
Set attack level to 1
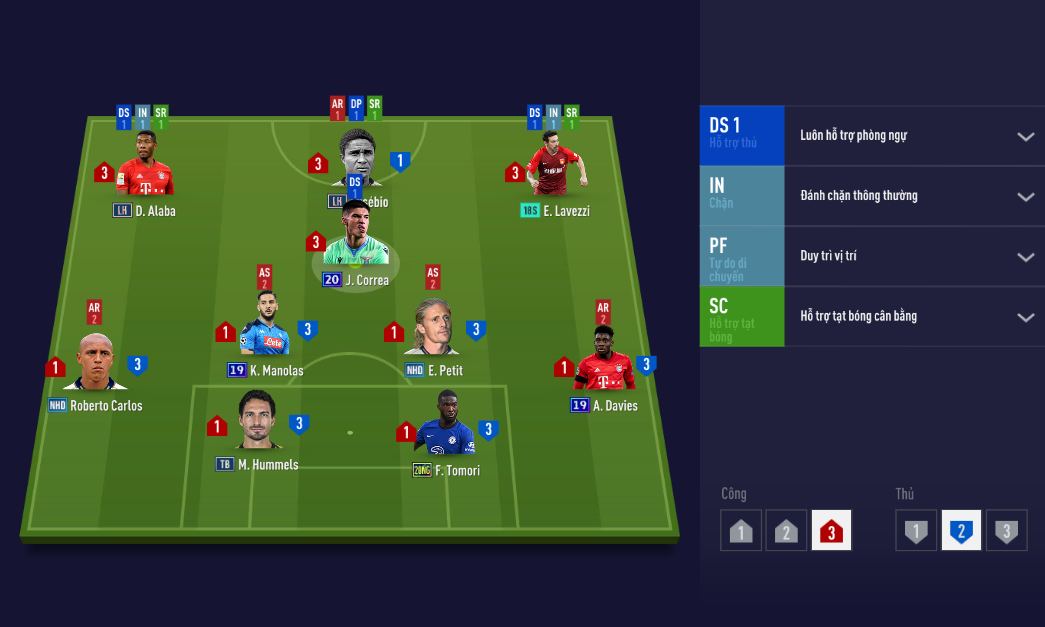tap(741, 531)
